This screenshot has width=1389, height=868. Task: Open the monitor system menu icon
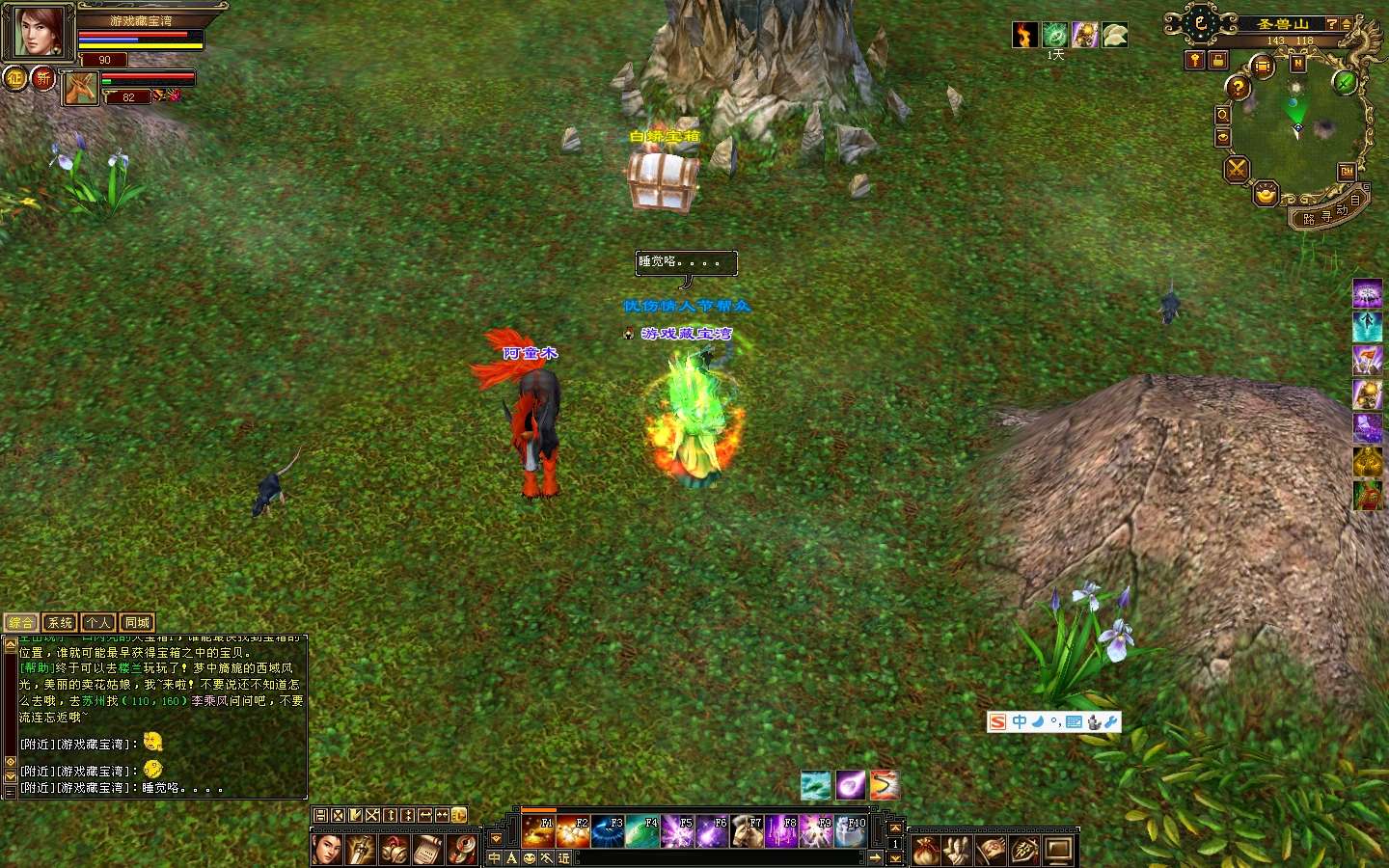[x=1058, y=851]
